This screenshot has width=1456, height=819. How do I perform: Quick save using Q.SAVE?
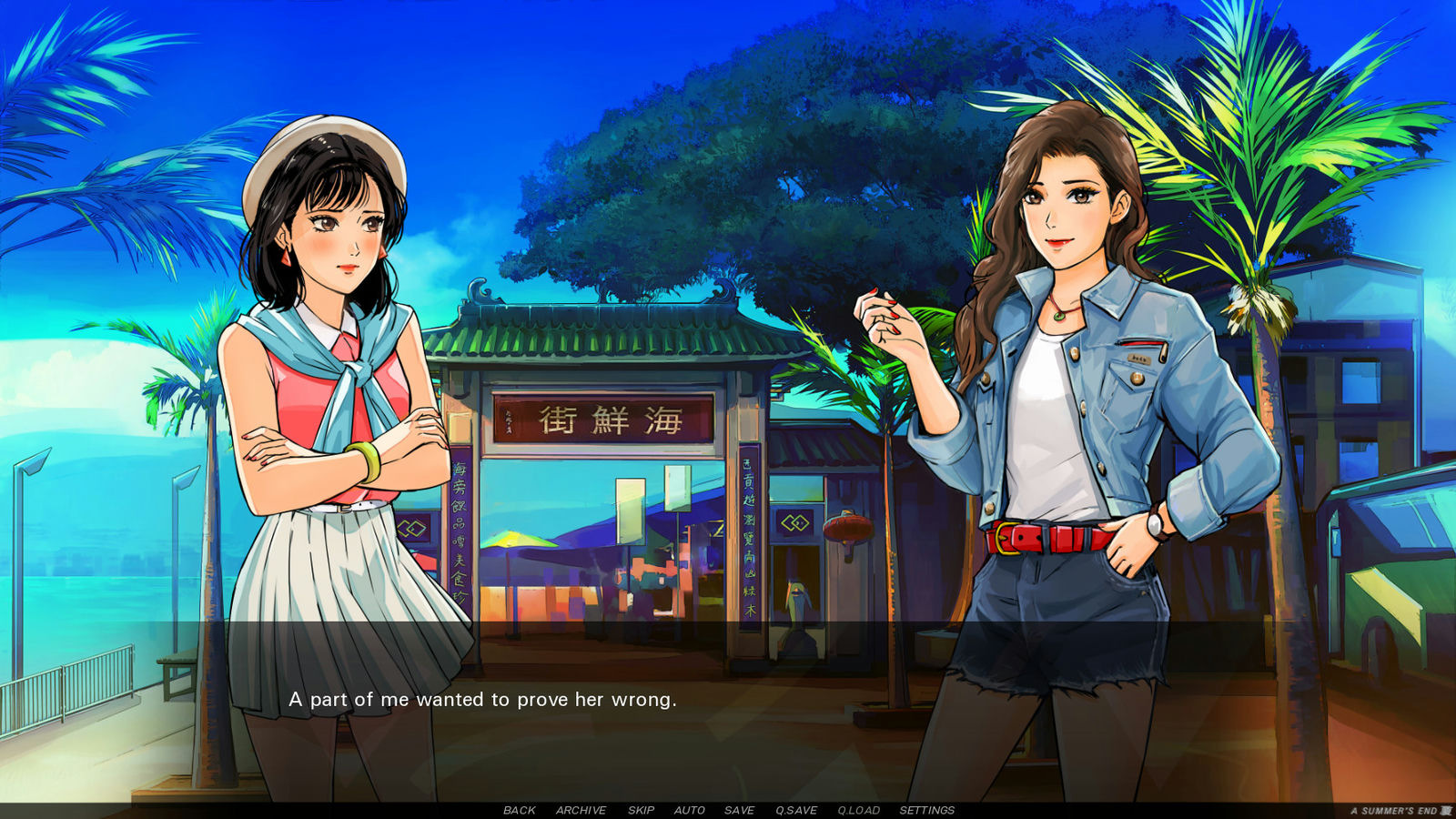coord(795,810)
